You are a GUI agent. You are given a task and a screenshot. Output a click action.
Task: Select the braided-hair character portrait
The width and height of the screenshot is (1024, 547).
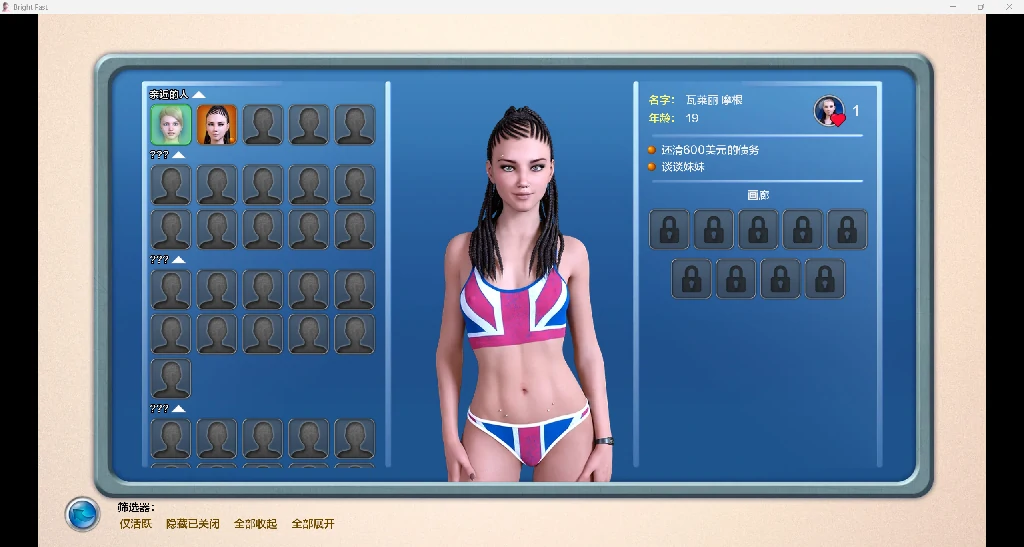(216, 125)
